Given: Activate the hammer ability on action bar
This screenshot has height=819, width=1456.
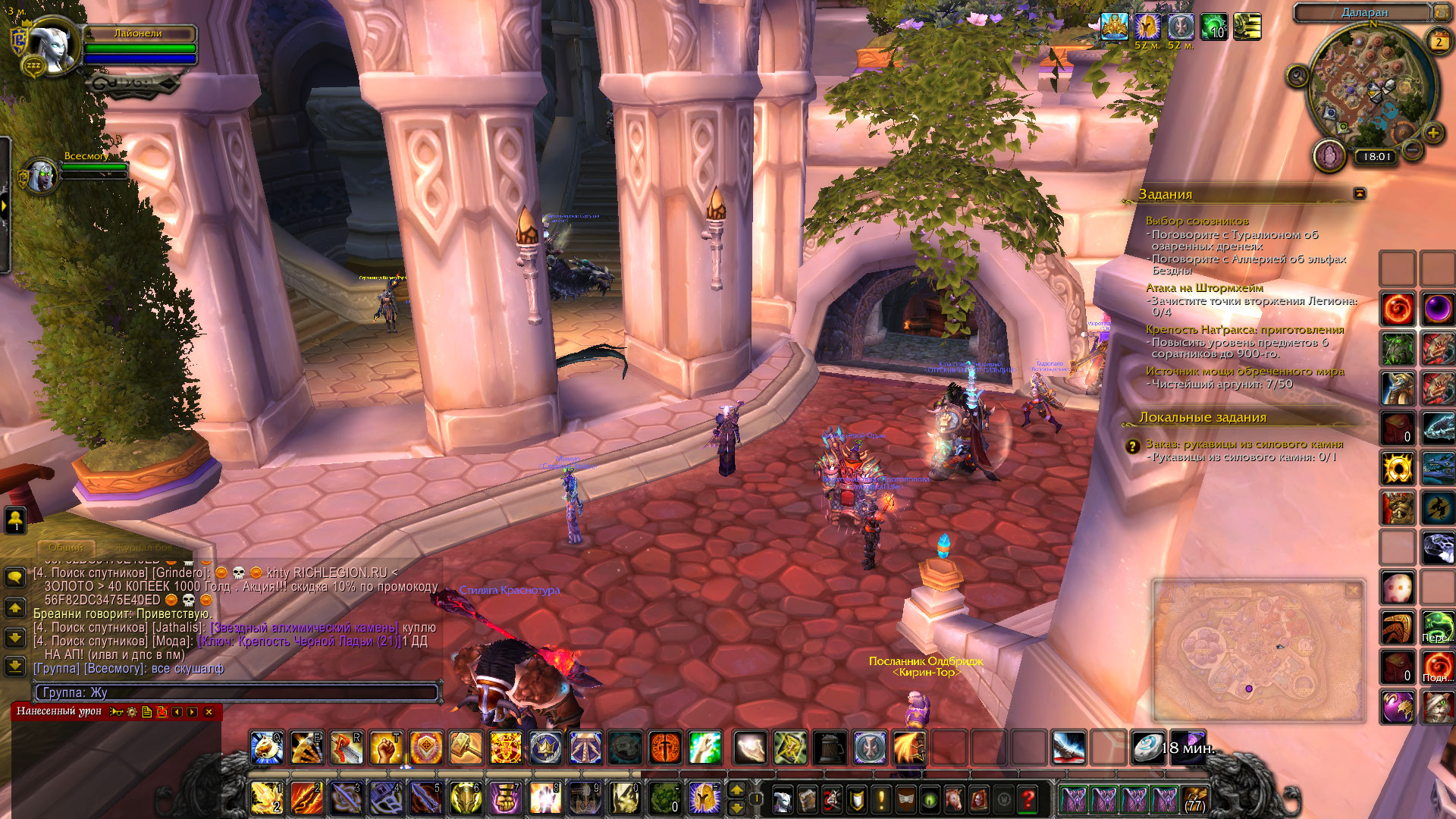Looking at the screenshot, I should coord(466,748).
